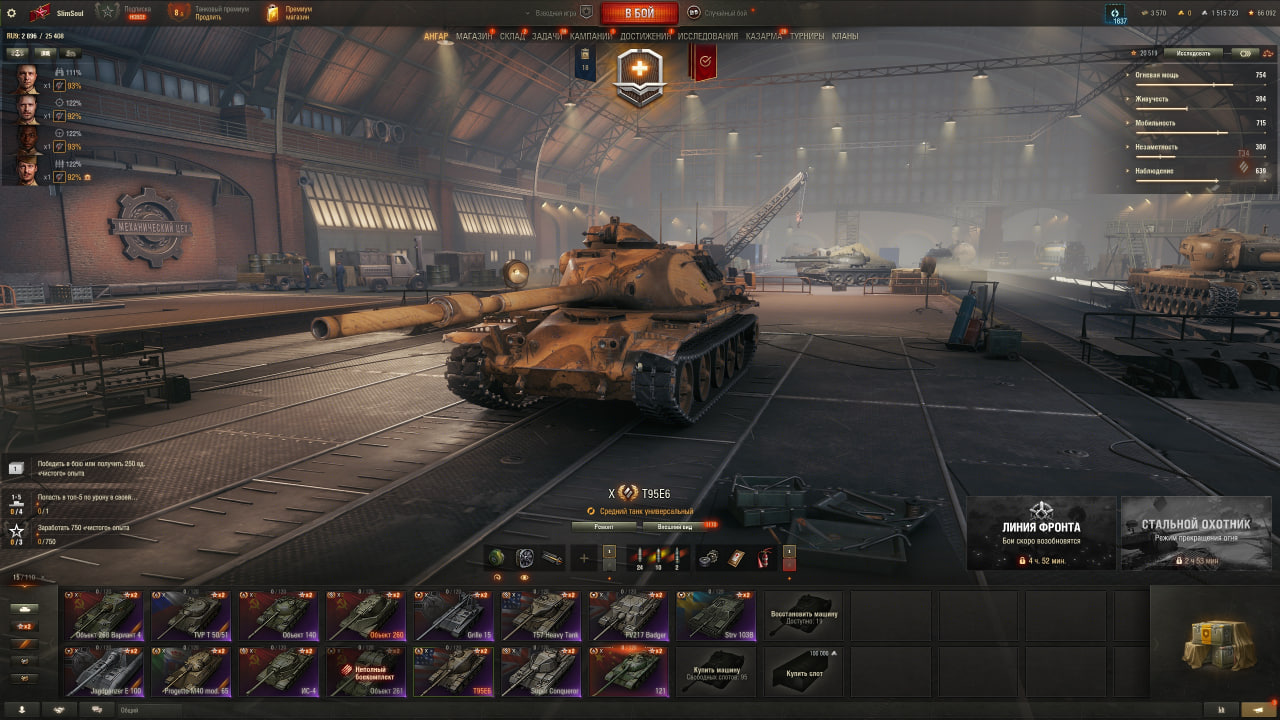The height and width of the screenshot is (720, 1280).
Task: Open the shell slot holding 24 rounds
Action: pos(640,556)
